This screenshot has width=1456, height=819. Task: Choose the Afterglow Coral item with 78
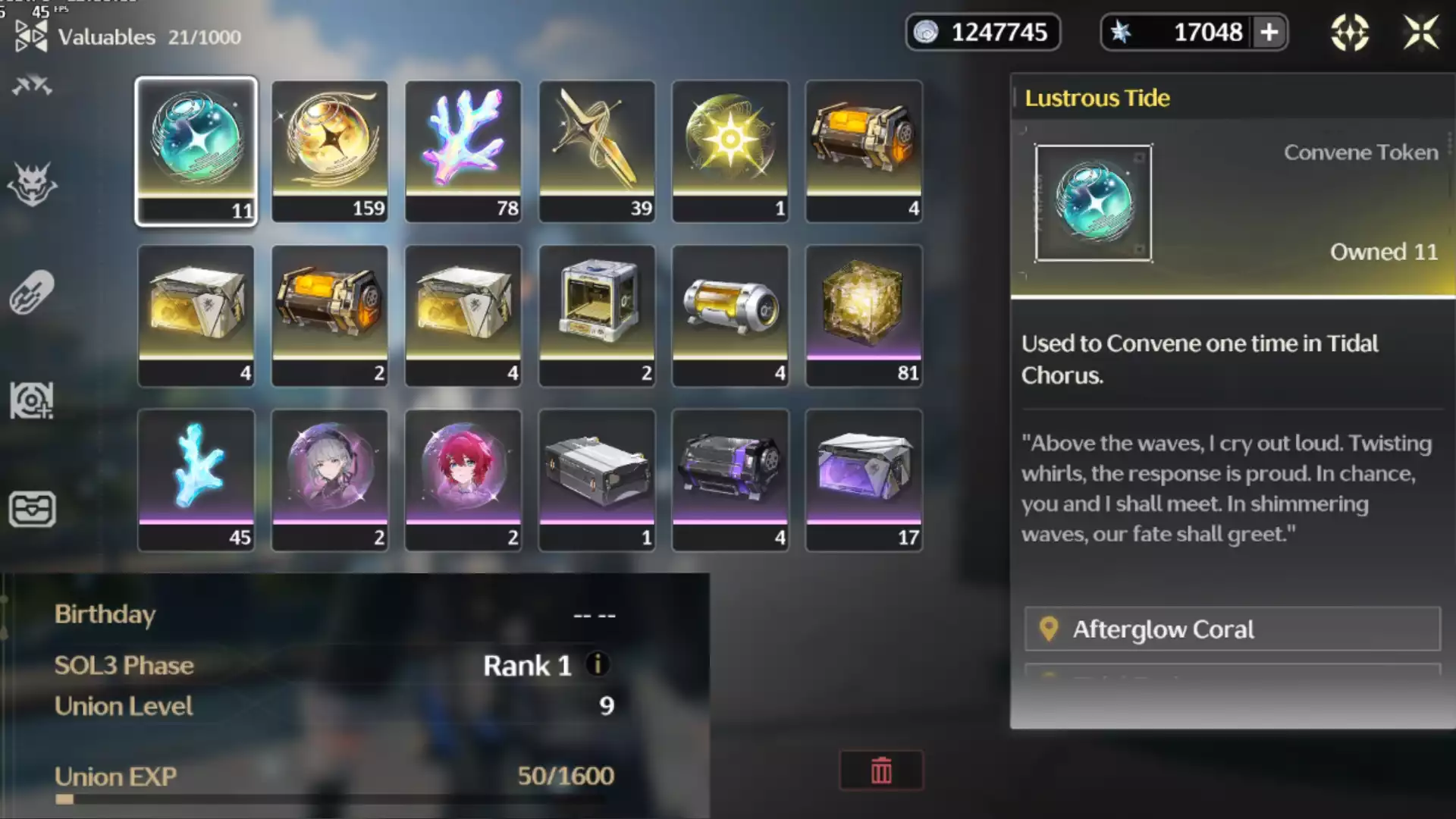[x=463, y=150]
